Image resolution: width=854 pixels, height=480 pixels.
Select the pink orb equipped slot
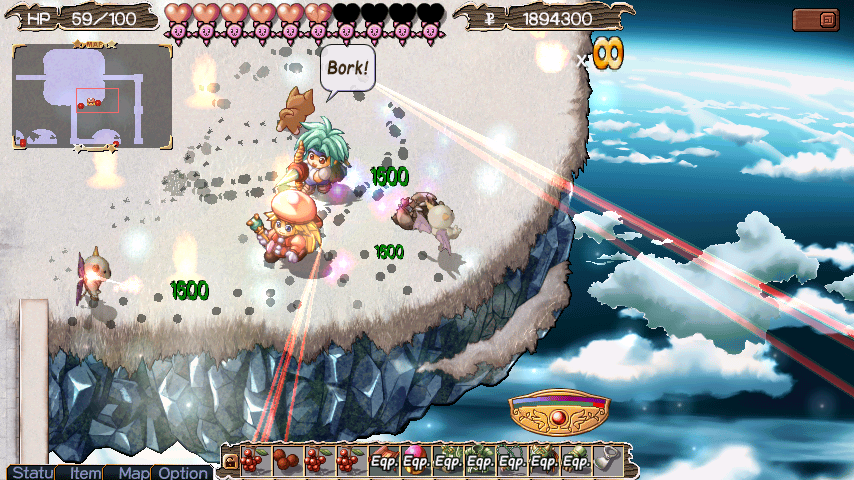(415, 460)
